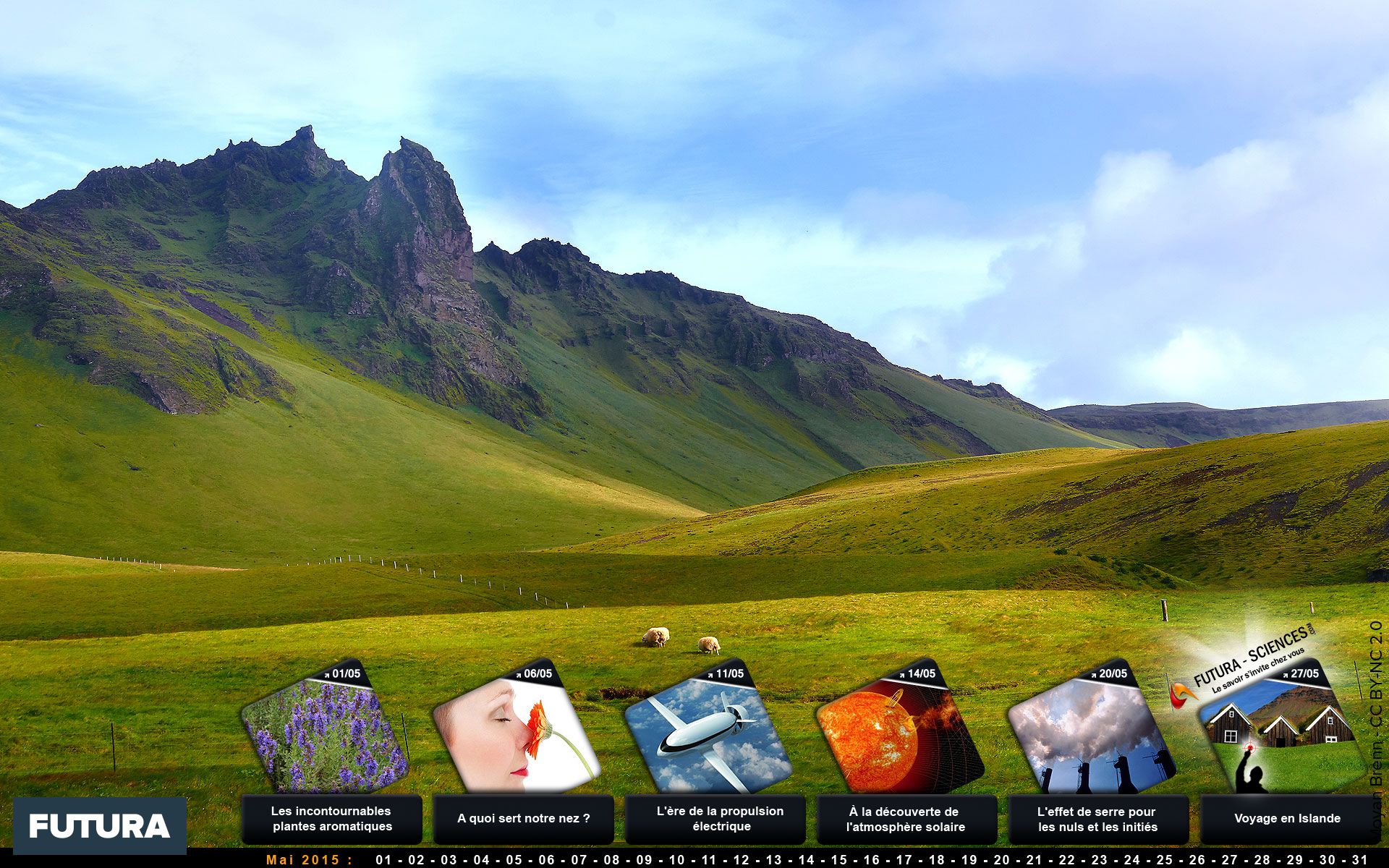
Task: Click the "Les incontournables plantes aromatiques" label
Action: coord(331,819)
